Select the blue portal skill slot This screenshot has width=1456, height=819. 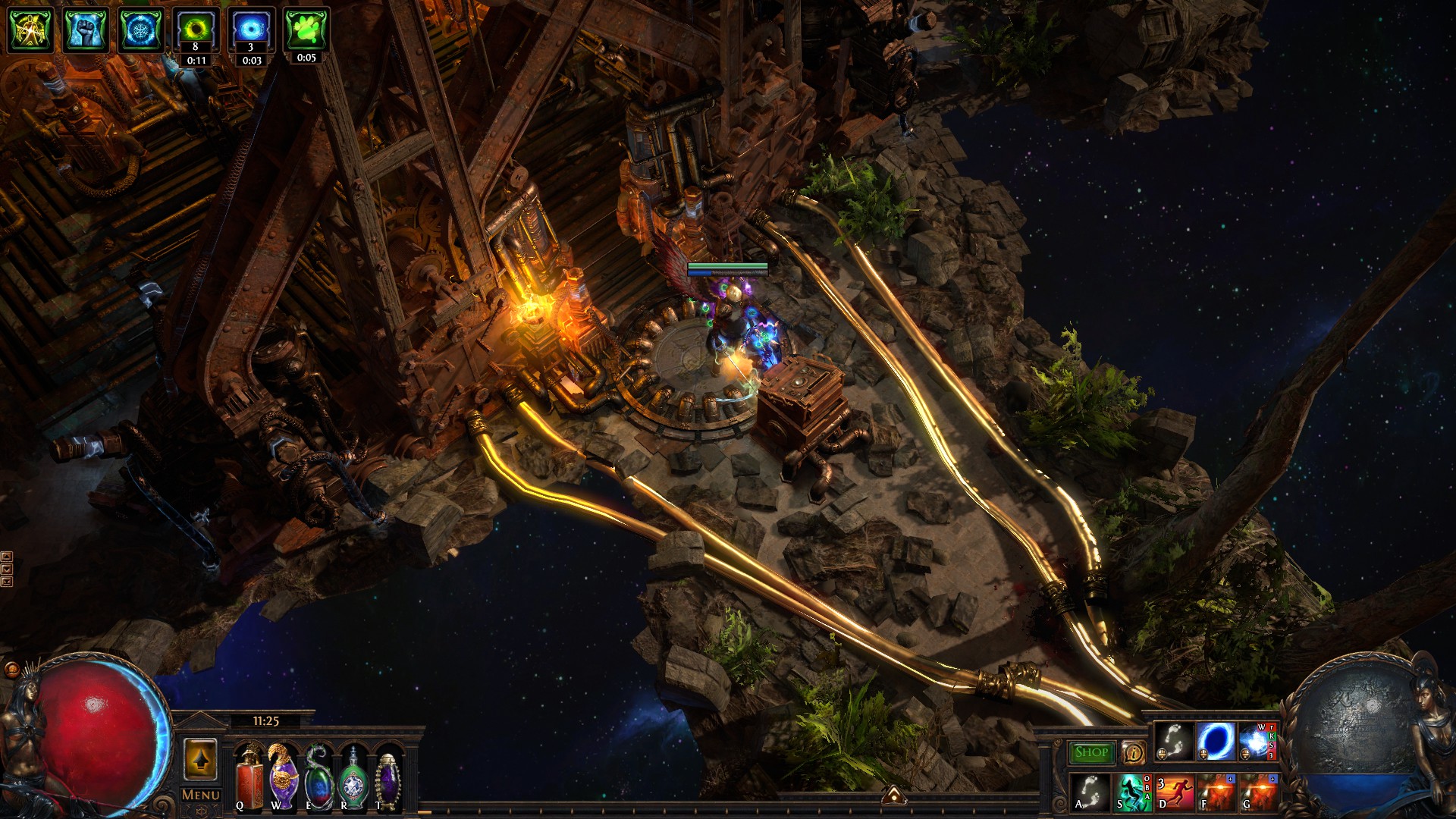pyautogui.click(x=1214, y=741)
